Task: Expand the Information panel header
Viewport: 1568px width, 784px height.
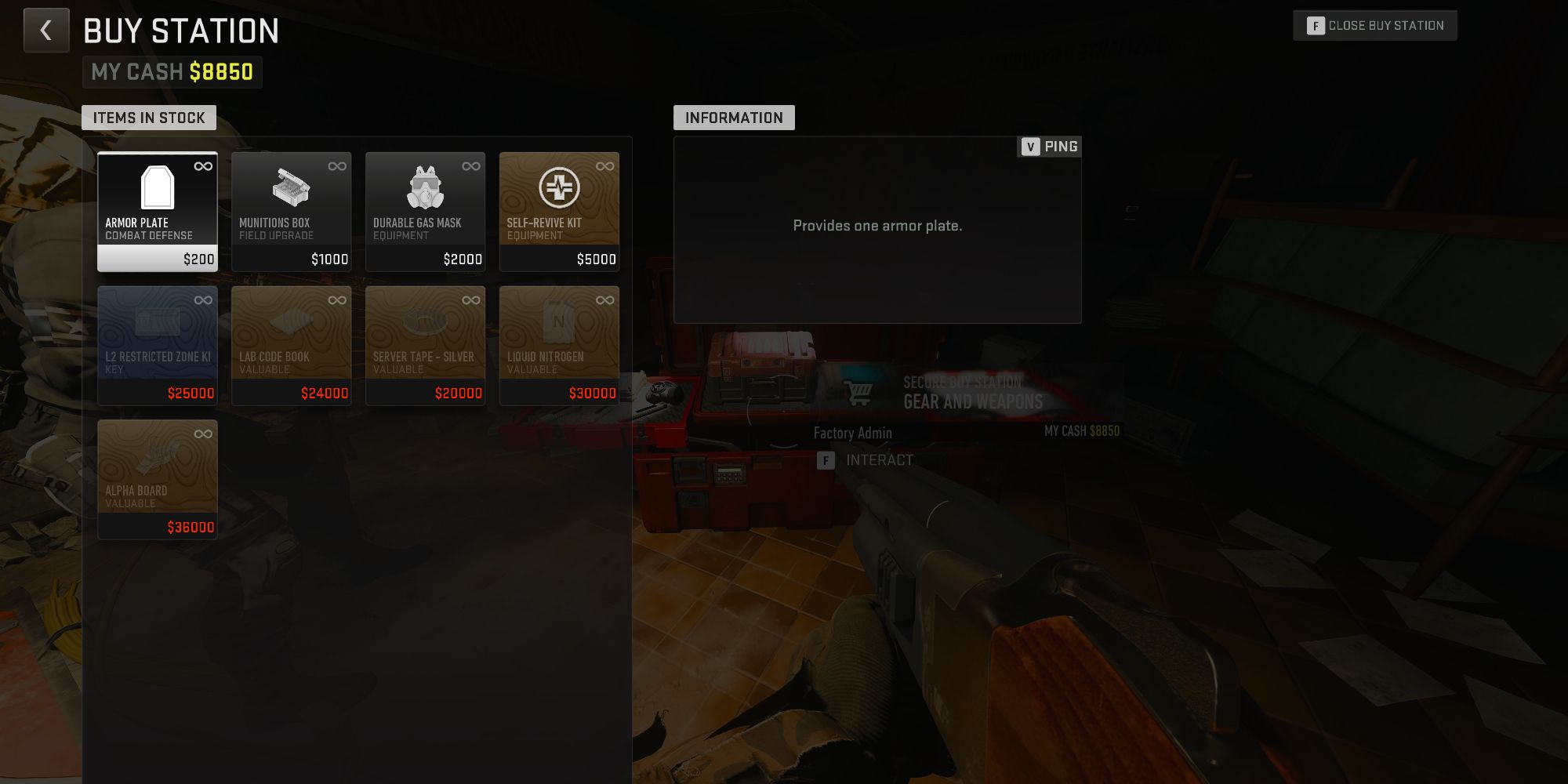Action: coord(734,118)
